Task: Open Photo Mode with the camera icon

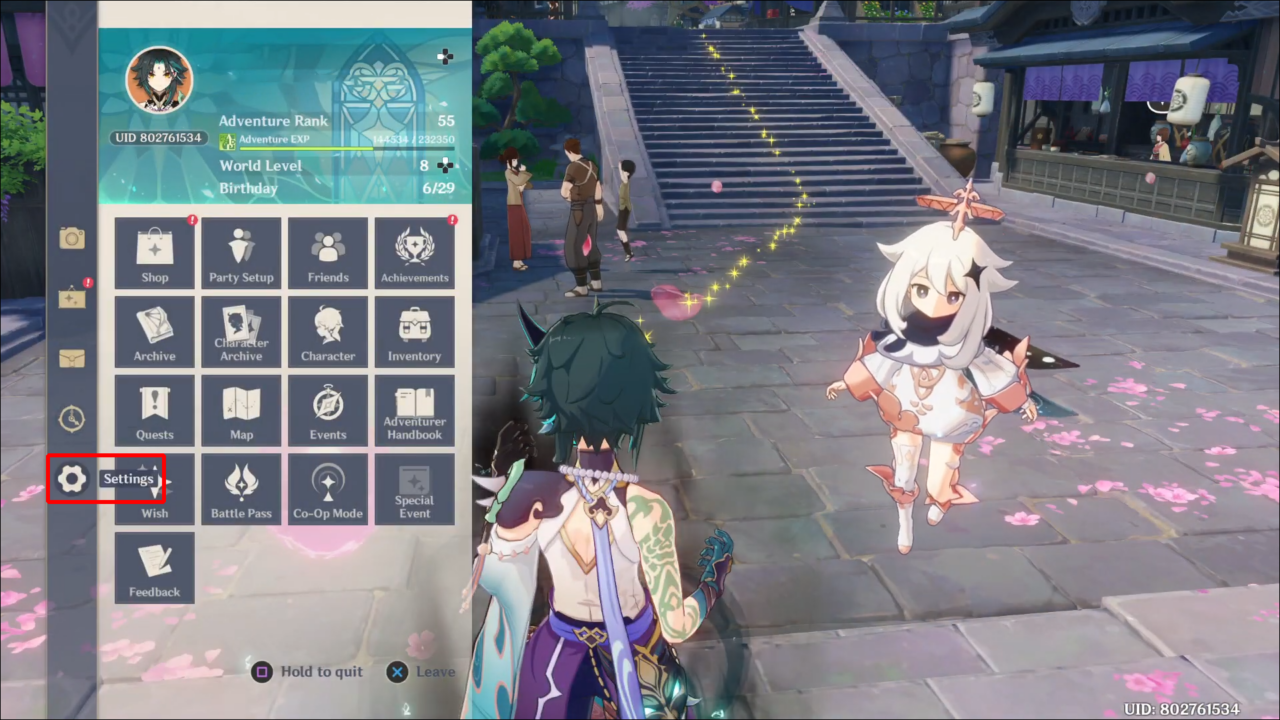Action: pyautogui.click(x=71, y=238)
